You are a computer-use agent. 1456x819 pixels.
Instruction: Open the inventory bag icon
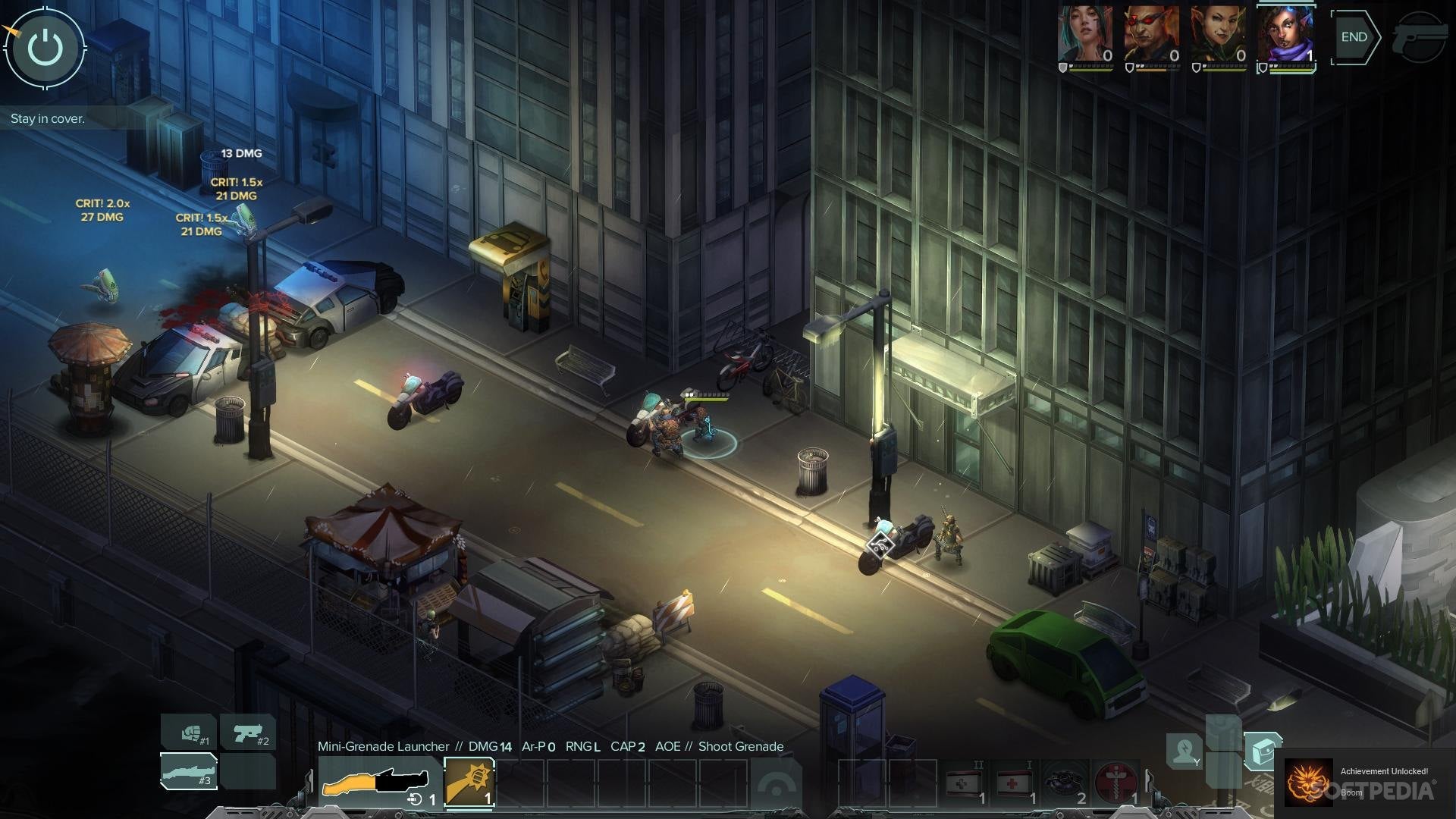(1263, 752)
